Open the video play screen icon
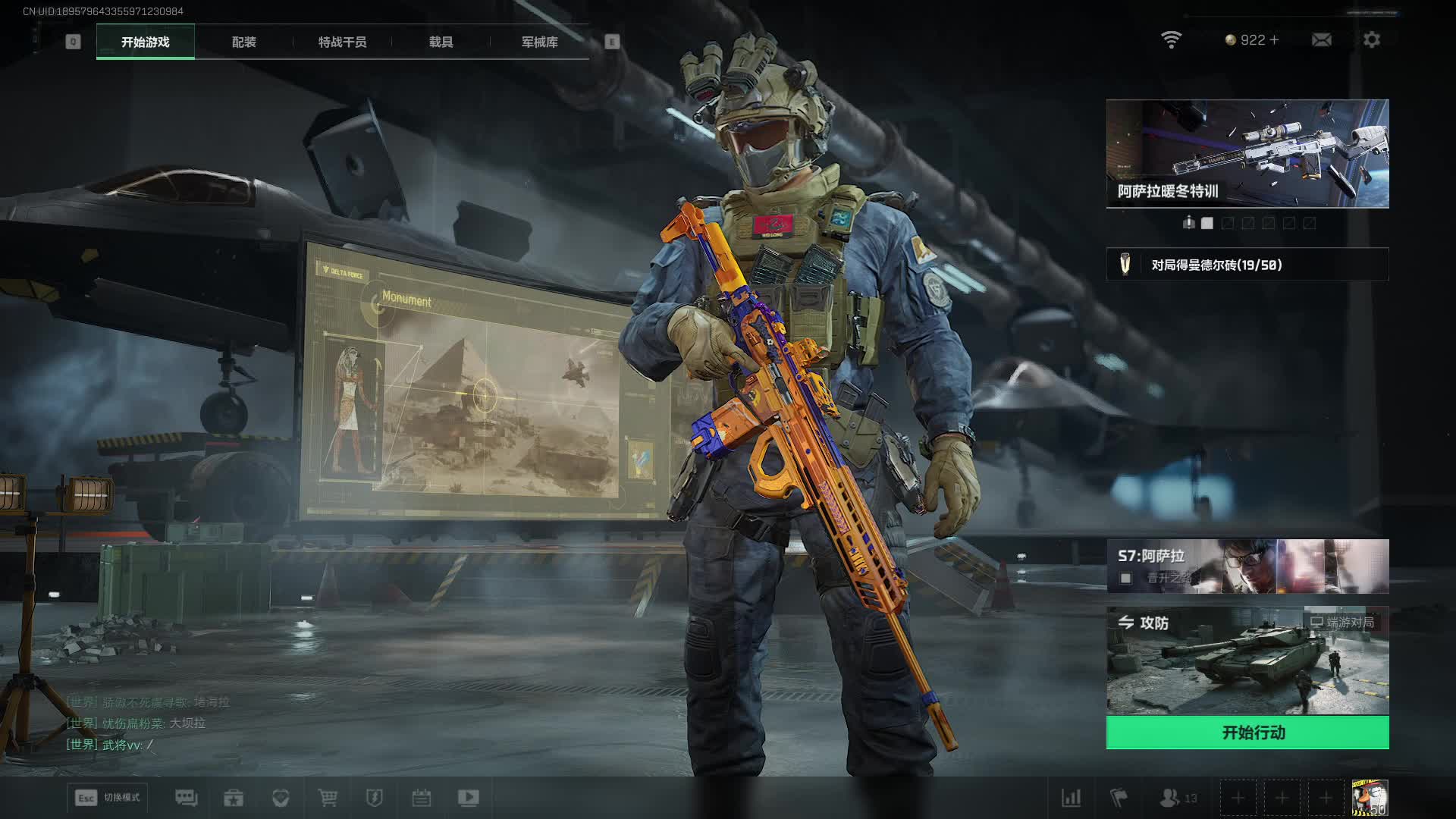This screenshot has width=1456, height=819. (x=468, y=797)
